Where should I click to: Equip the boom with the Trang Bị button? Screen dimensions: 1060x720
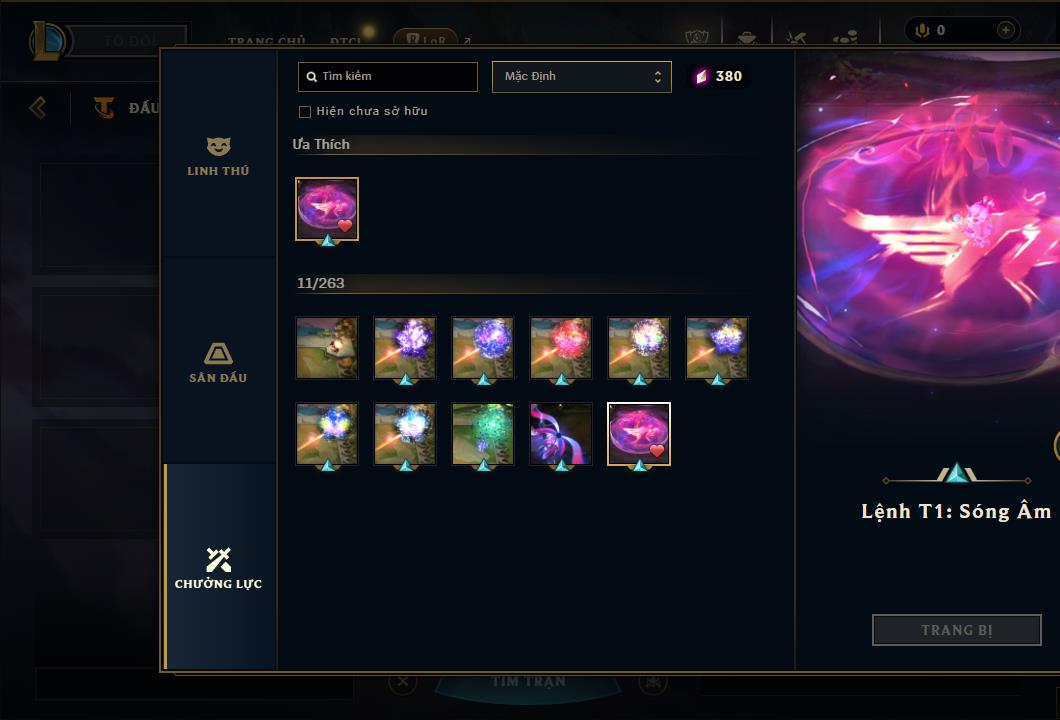pos(956,630)
